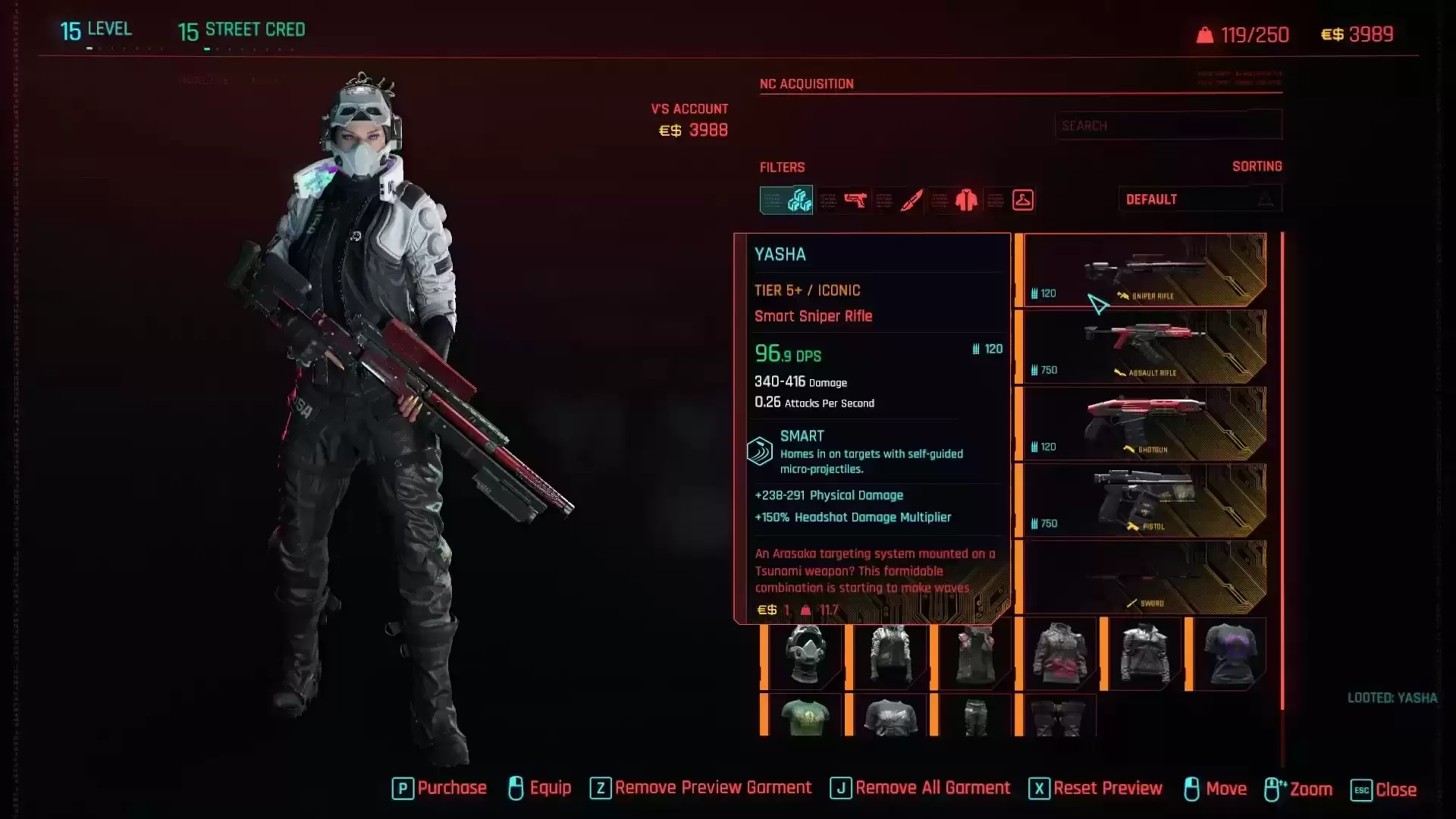Select the all-items cube filter
Viewport: 1456px width, 819px height.
pos(786,200)
